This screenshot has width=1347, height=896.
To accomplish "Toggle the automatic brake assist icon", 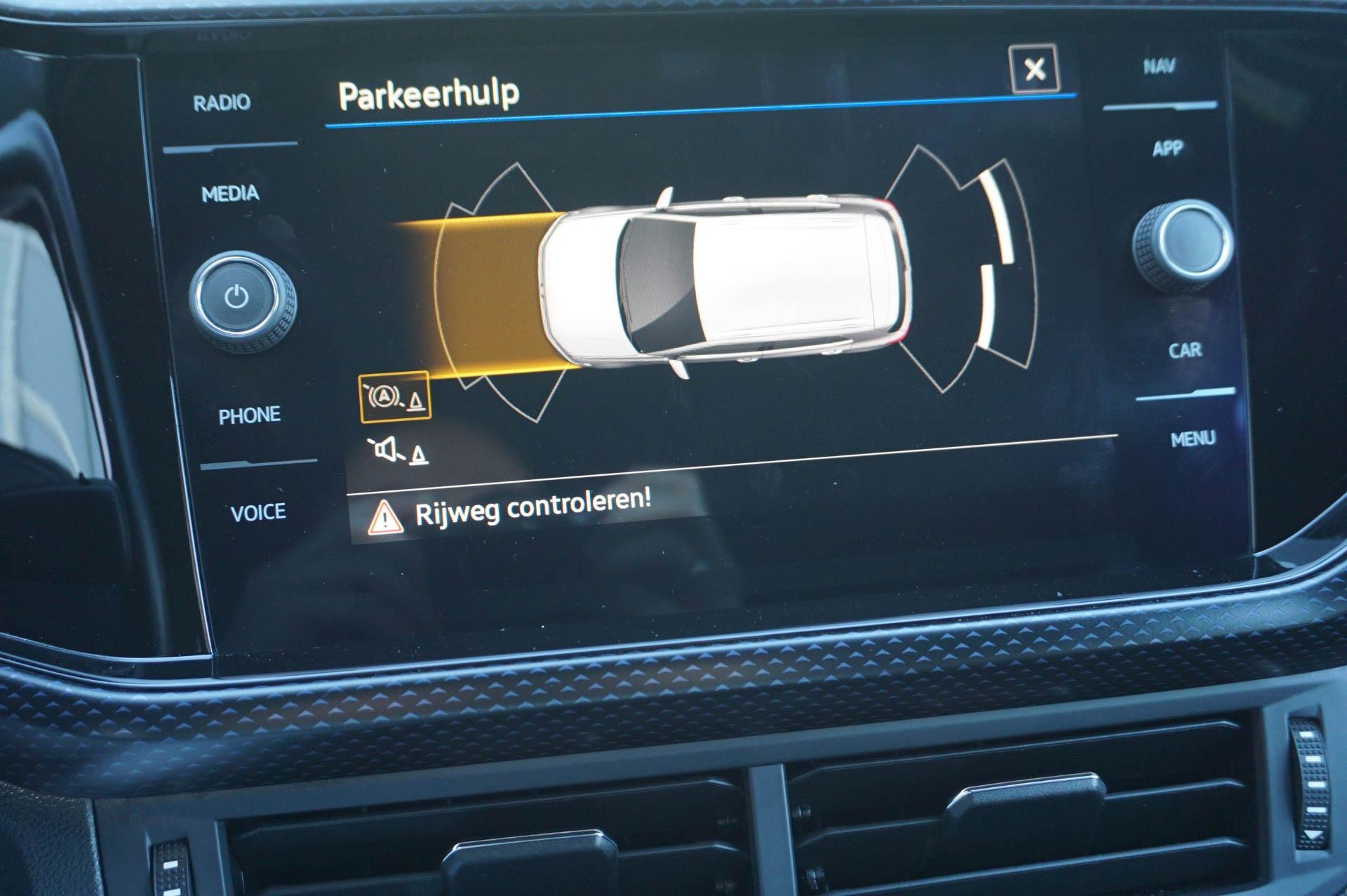I will pos(394,398).
